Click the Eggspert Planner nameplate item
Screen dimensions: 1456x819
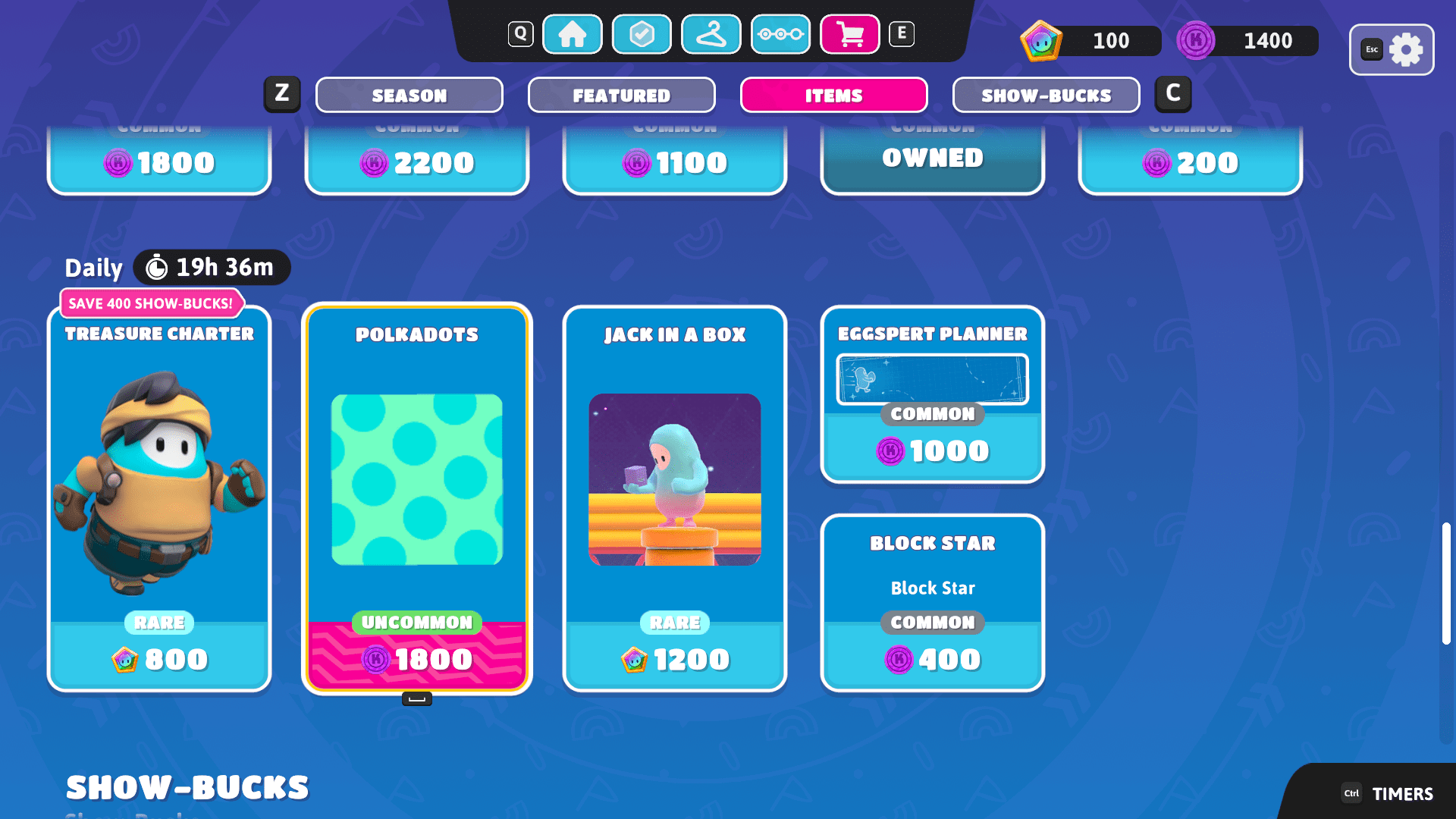click(x=932, y=394)
